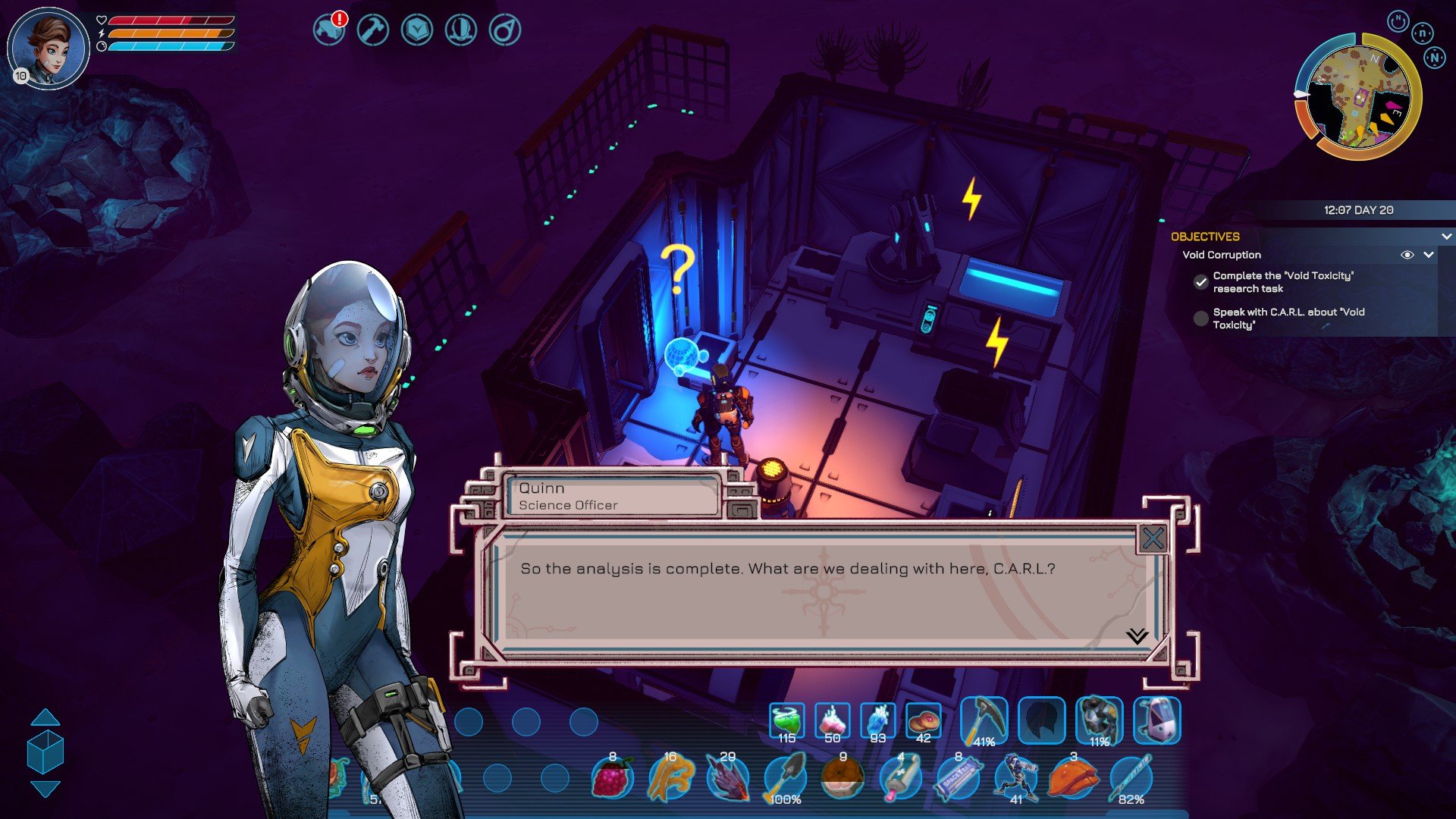Select the backpack equipment slot
Screen dimensions: 1456x819
point(1156,720)
